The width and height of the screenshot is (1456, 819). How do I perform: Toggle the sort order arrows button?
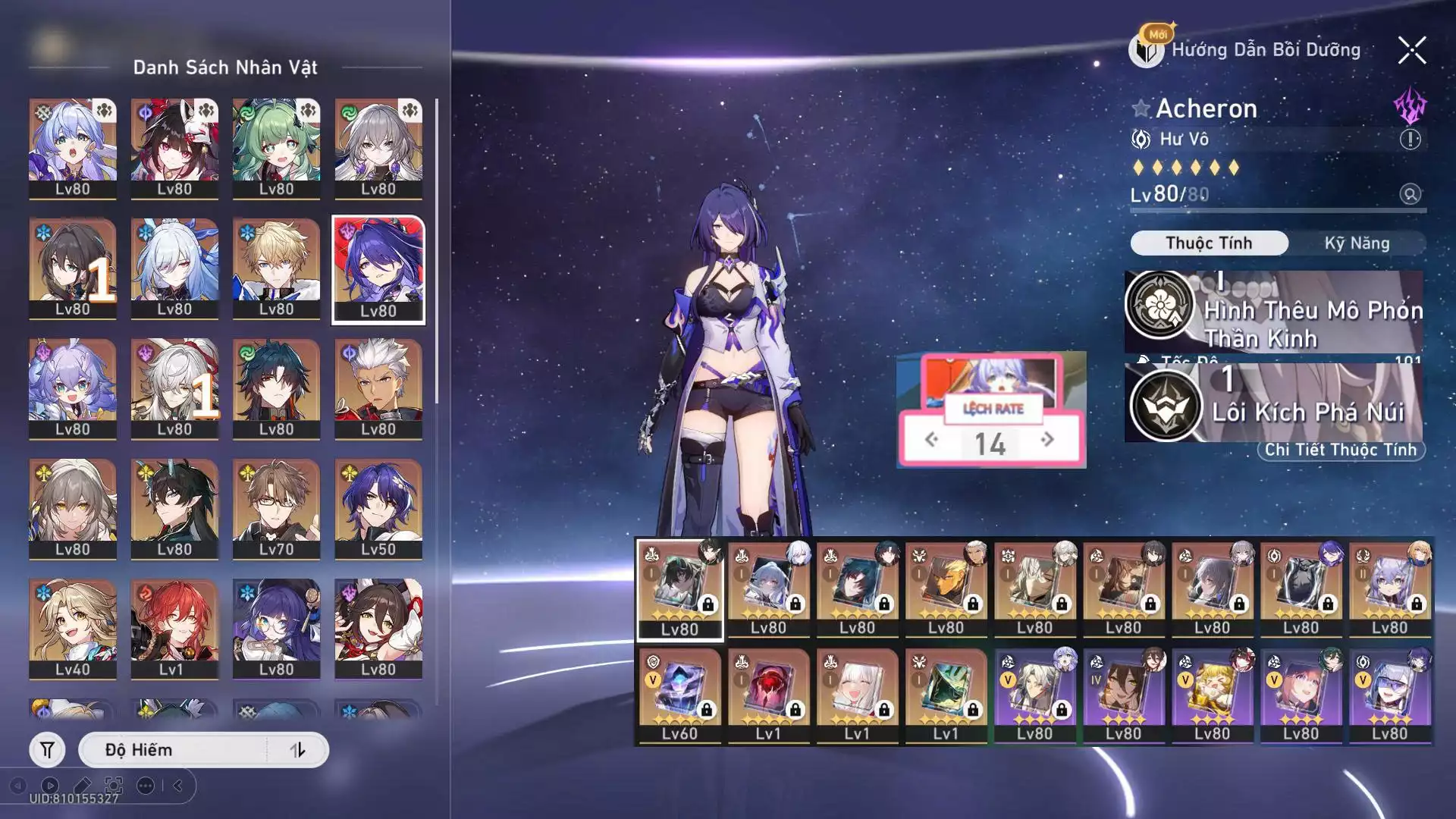(x=297, y=750)
